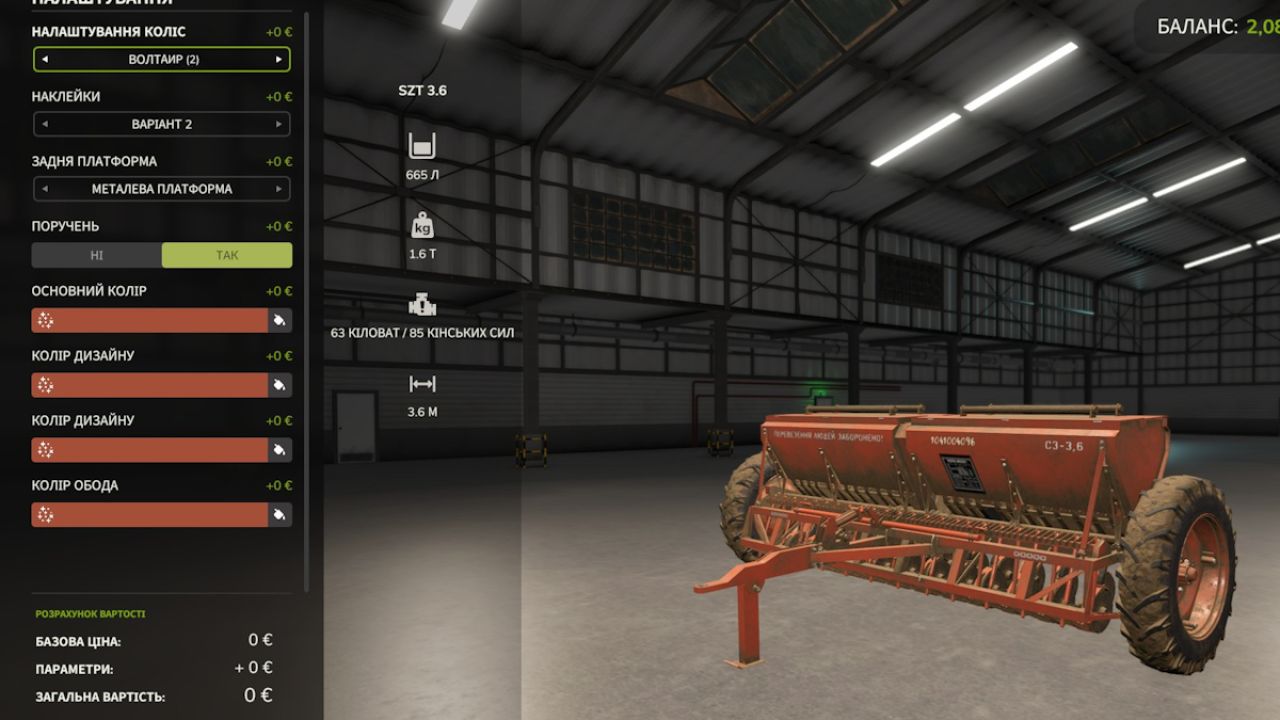
Task: Click the engine power icon above kilowatt text
Action: (422, 303)
